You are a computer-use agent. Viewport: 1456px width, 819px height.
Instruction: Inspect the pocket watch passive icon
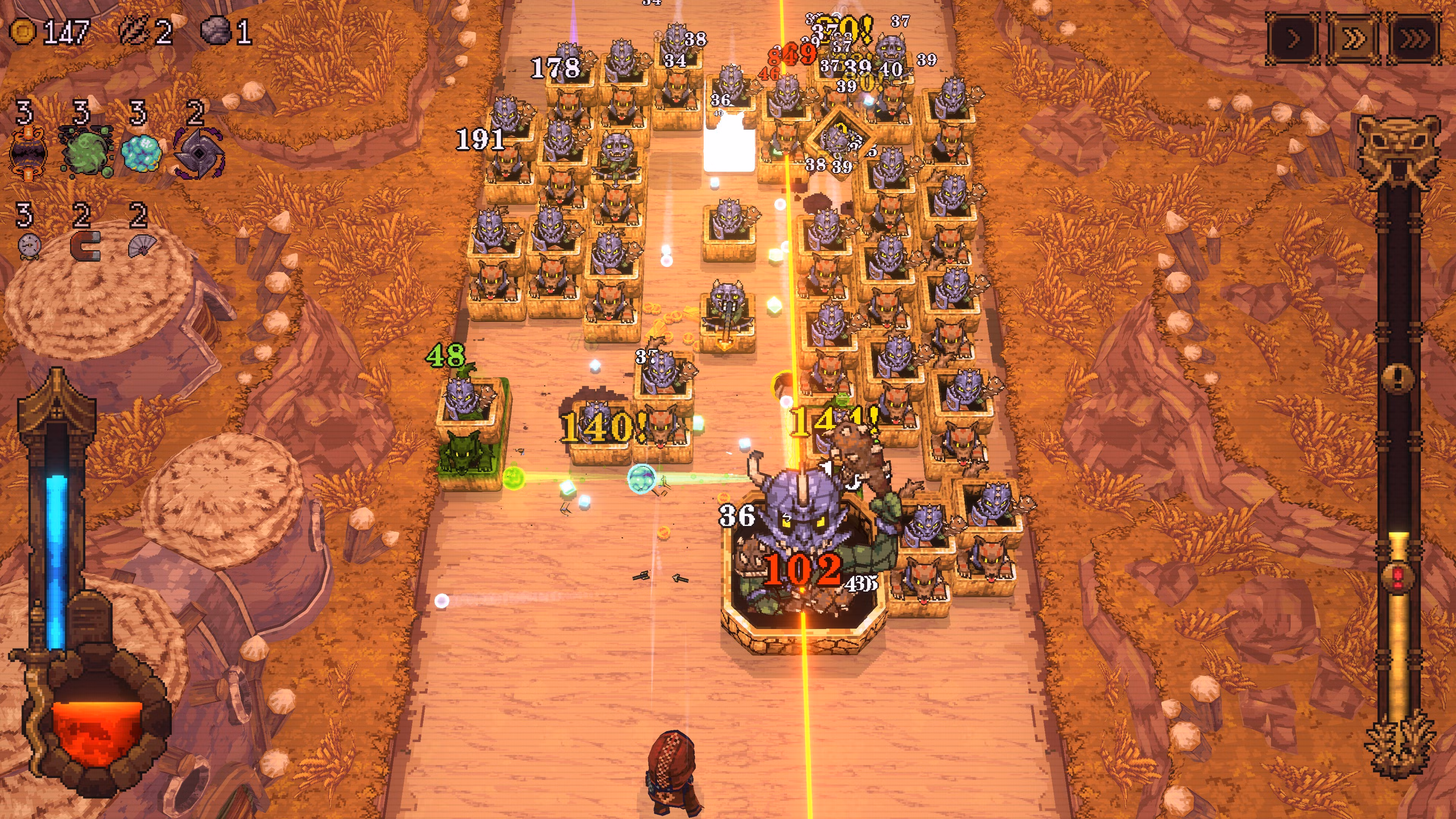coord(29,246)
